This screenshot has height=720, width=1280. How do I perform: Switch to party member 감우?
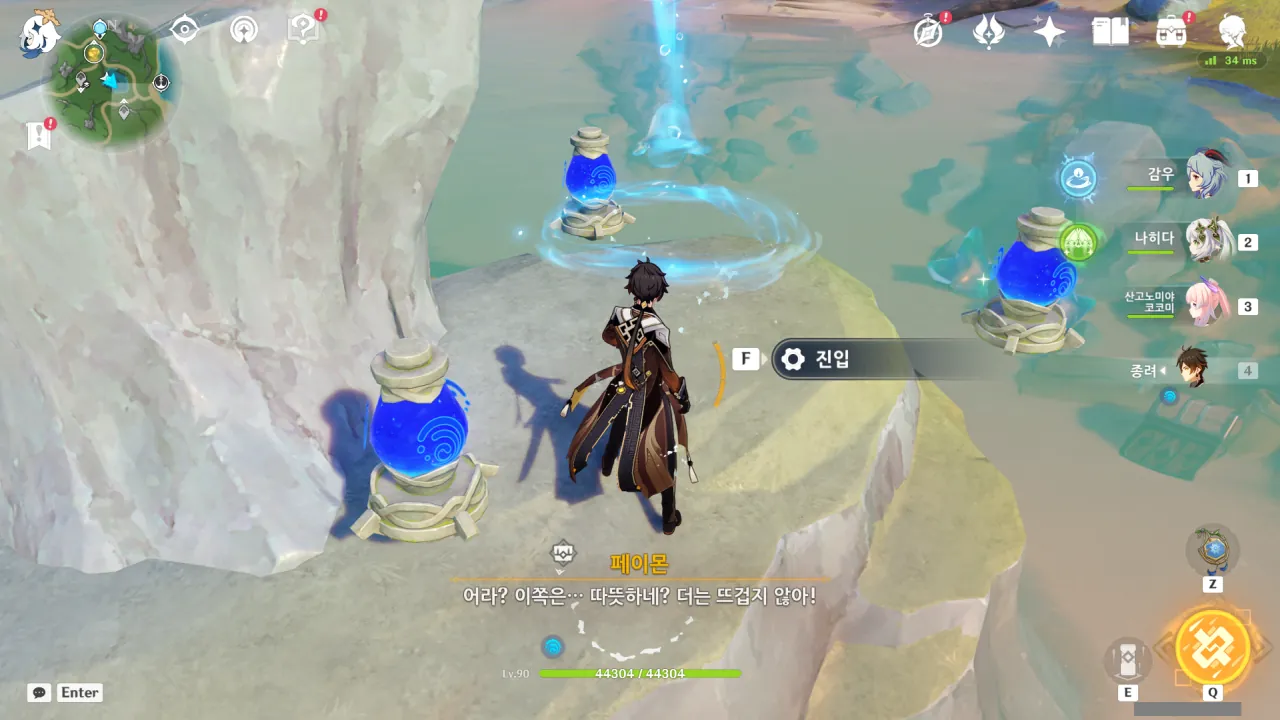(x=1207, y=177)
